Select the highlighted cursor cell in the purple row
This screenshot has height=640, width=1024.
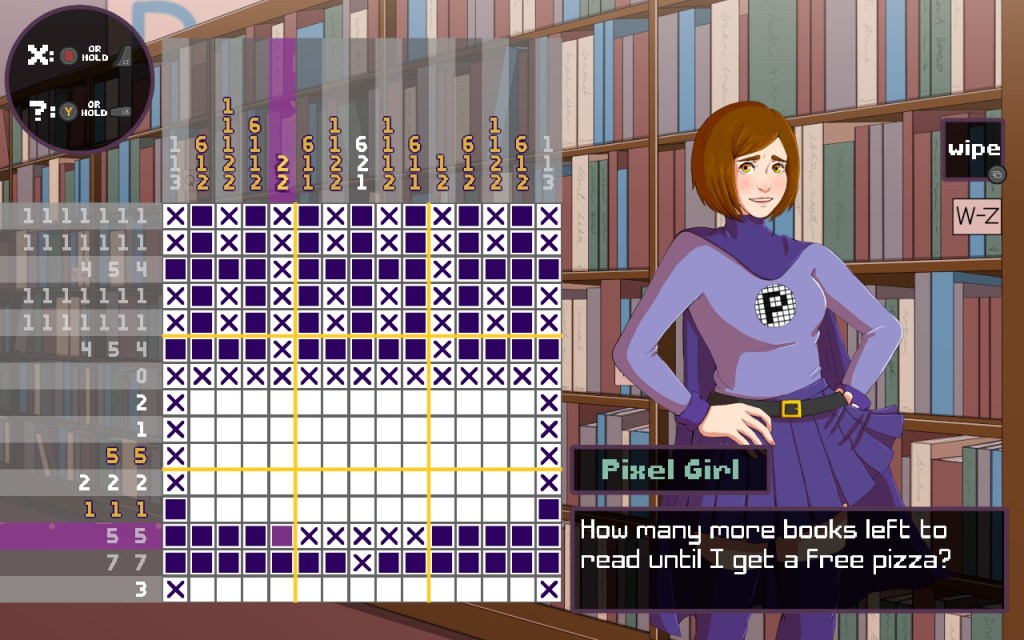point(283,536)
